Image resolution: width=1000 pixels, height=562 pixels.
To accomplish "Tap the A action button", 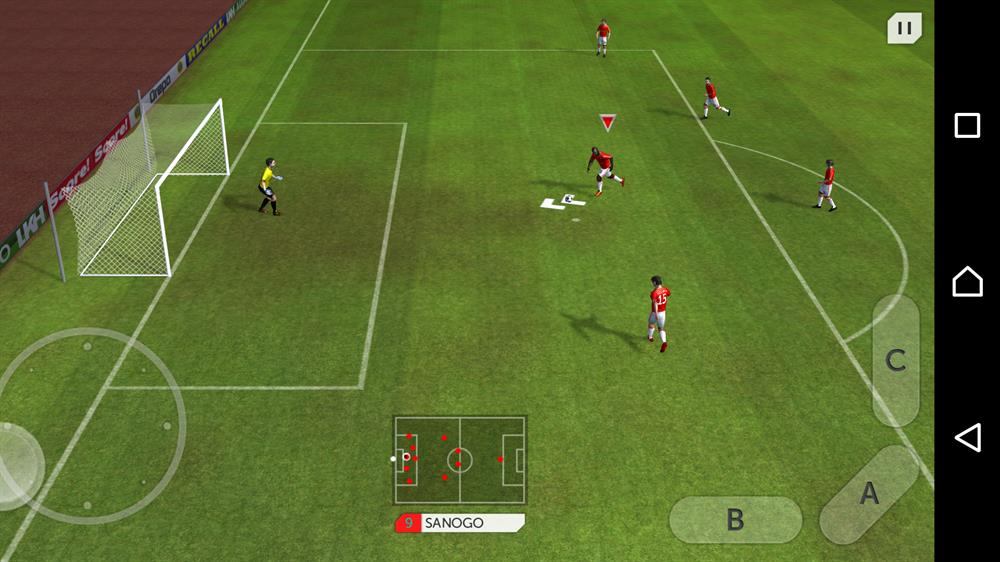I will pyautogui.click(x=869, y=494).
